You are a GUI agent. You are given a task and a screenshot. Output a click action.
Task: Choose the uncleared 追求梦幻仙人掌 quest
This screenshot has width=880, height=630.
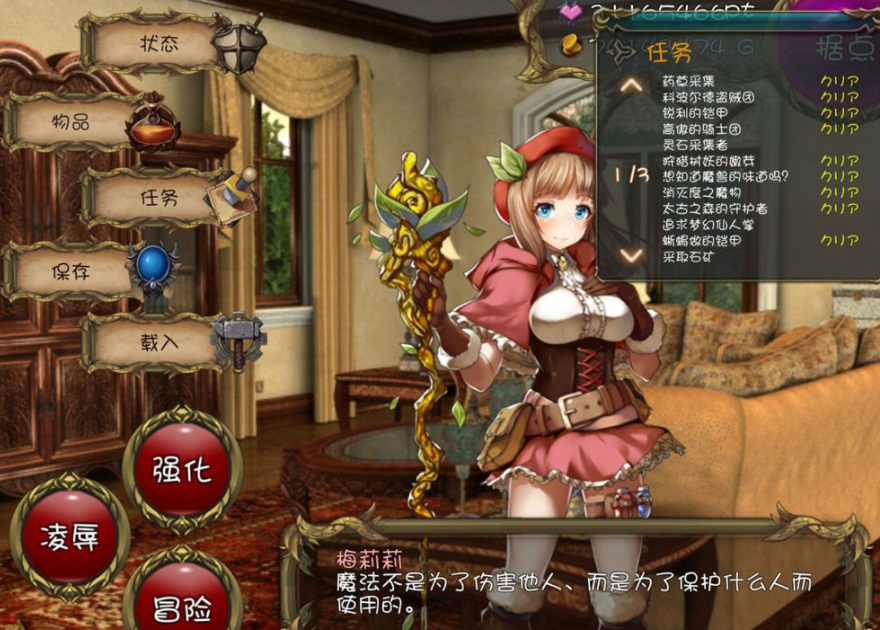(707, 225)
